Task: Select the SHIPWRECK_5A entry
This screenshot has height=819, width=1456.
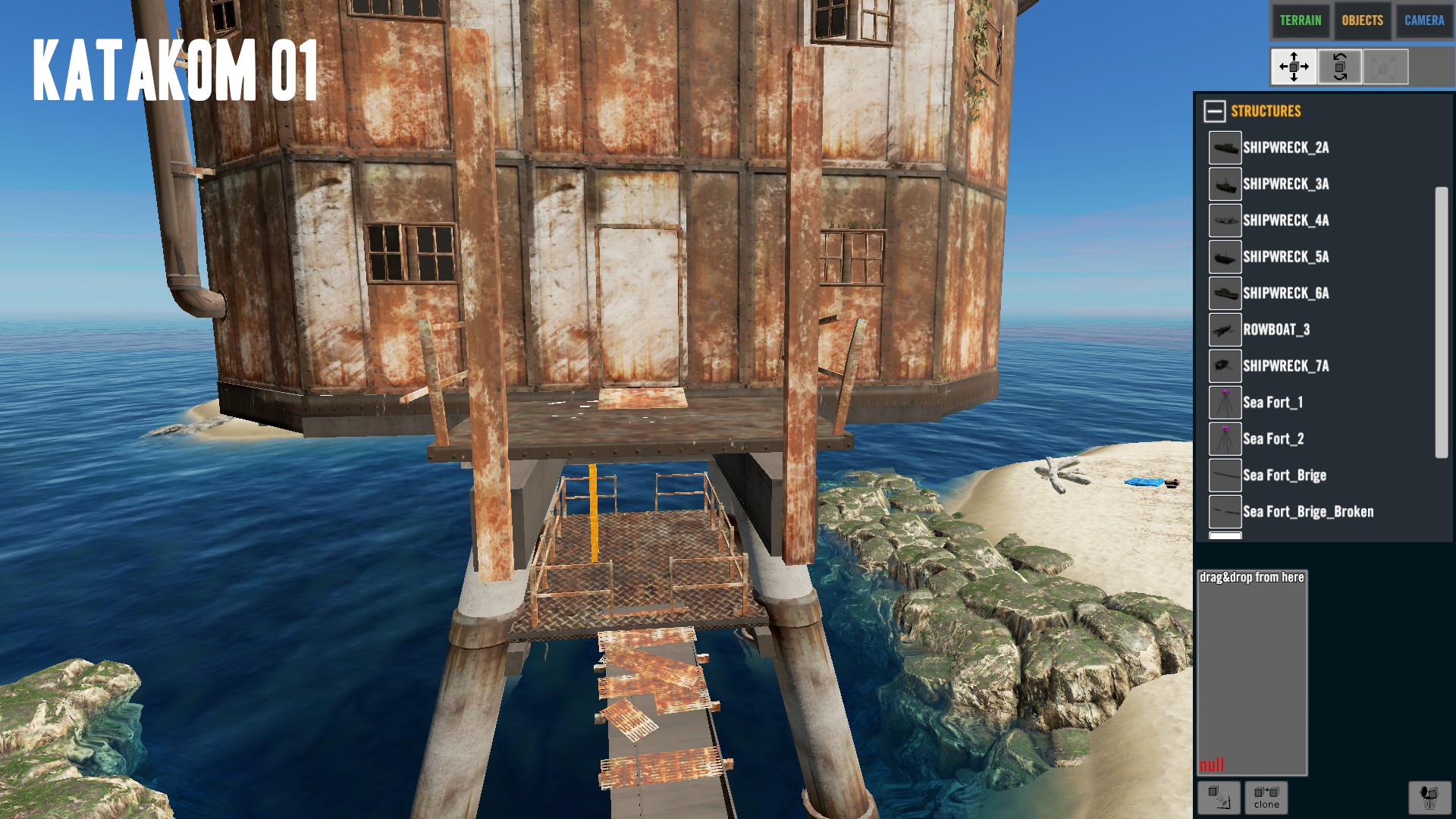Action: pyautogui.click(x=1285, y=257)
